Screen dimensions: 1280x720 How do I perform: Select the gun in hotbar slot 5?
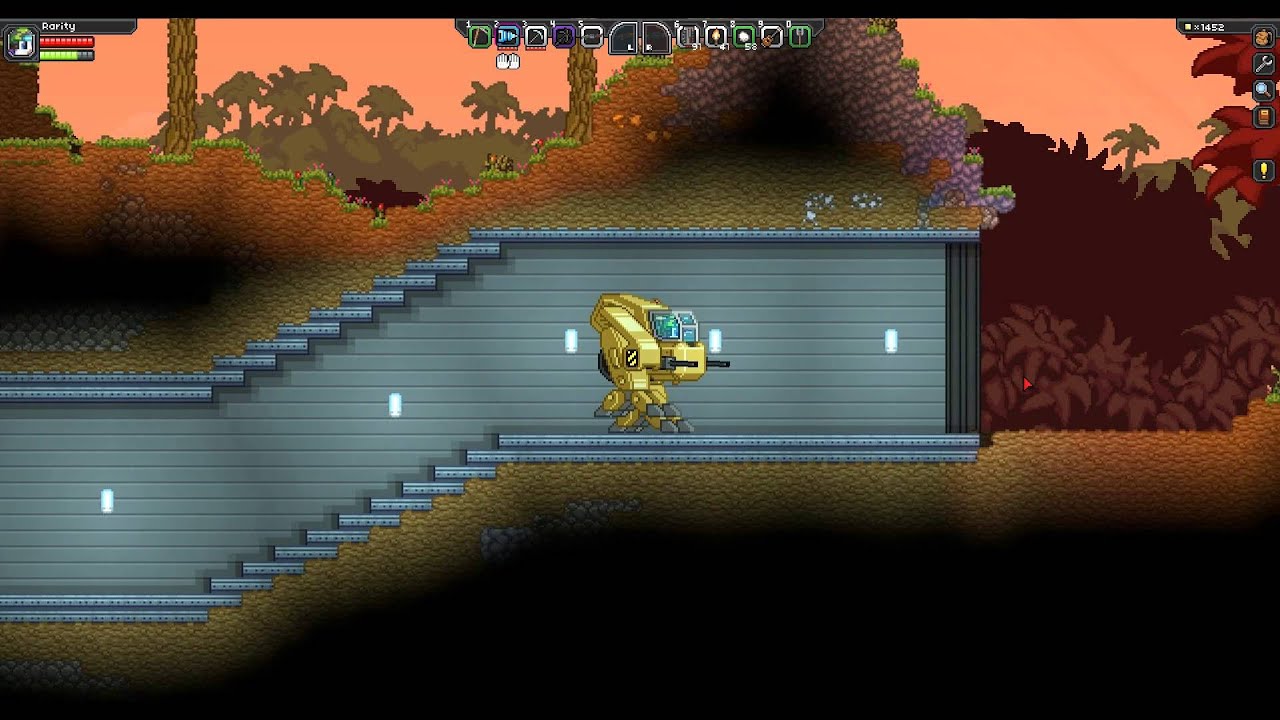tap(592, 37)
